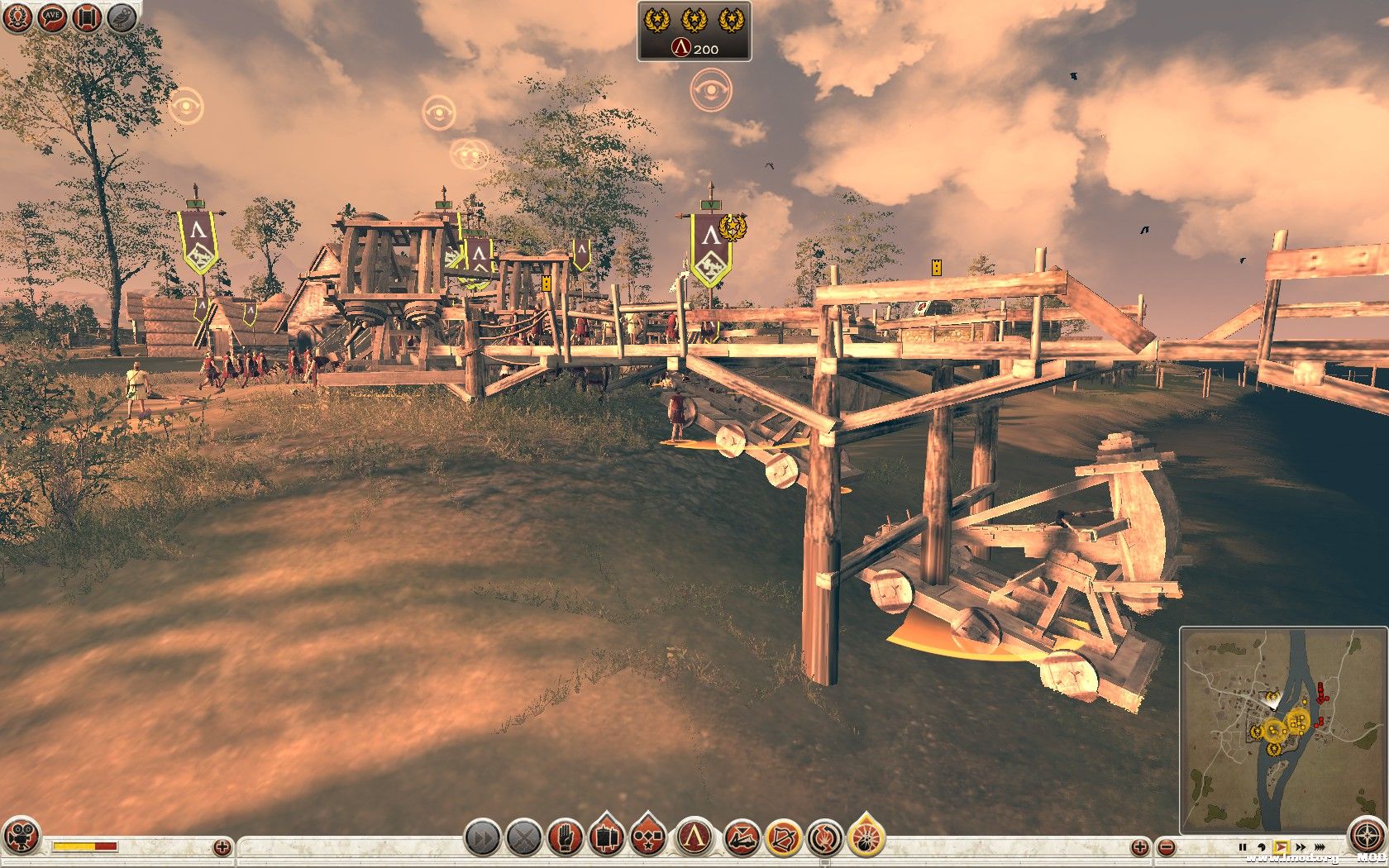
Task: Open the scroll objectives button
Action: (87, 18)
